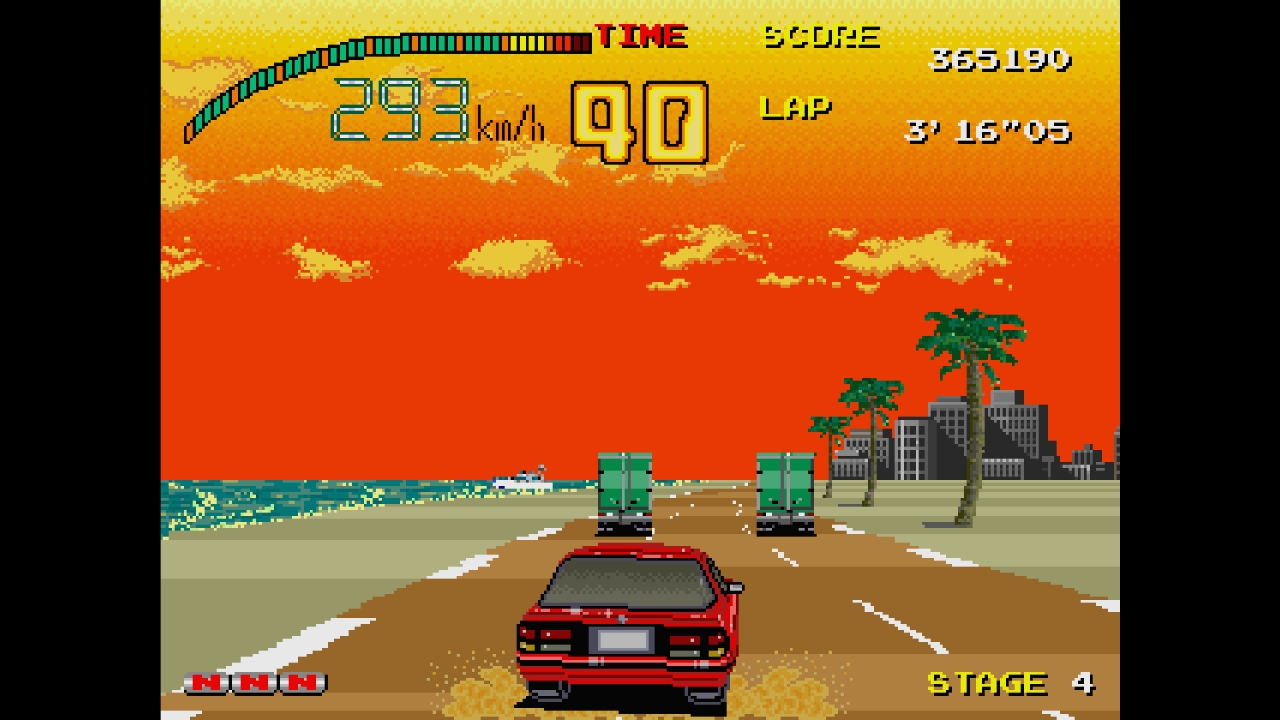The image size is (1280, 720).
Task: Select the left green truck ahead
Action: click(623, 490)
